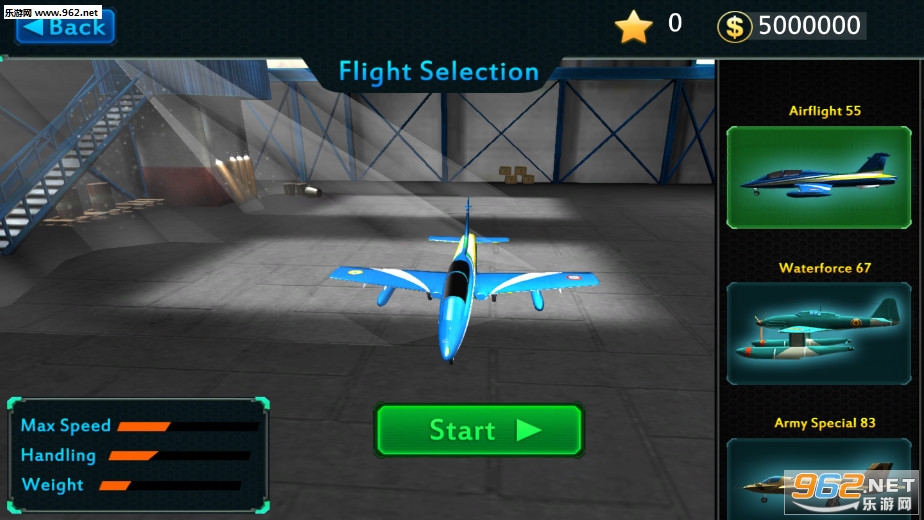Go back using the Back button
Screen dimensions: 924x520
click(x=66, y=27)
